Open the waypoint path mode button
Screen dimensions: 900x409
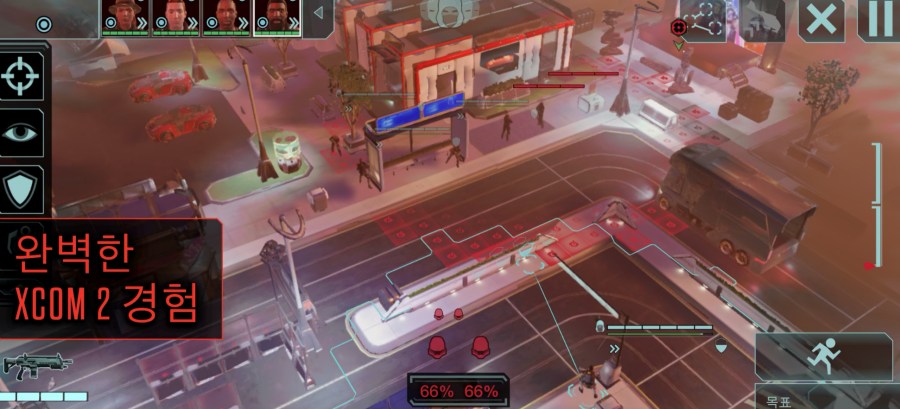[702, 20]
